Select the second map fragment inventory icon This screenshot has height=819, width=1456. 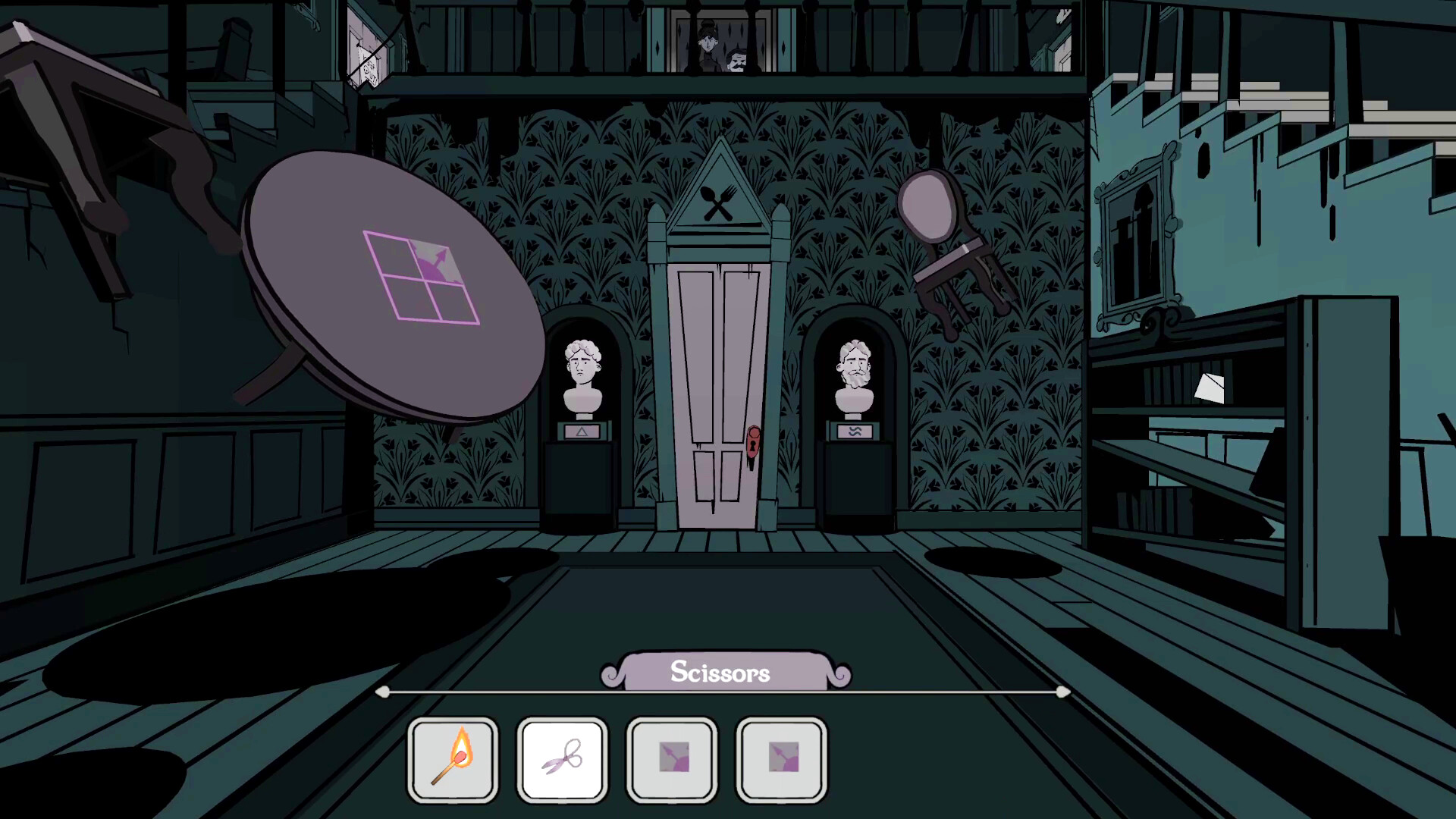tap(780, 758)
